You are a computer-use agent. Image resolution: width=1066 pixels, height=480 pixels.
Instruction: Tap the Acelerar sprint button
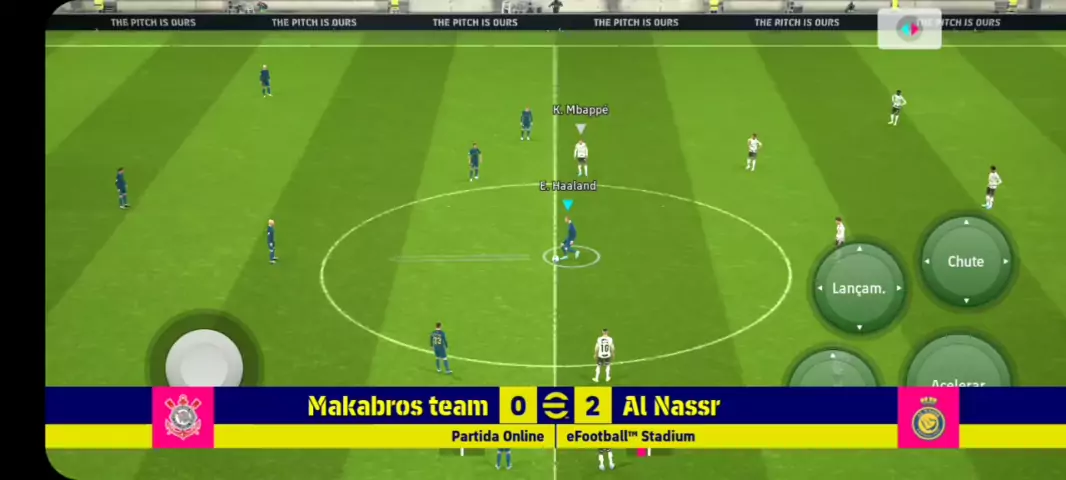pos(957,372)
